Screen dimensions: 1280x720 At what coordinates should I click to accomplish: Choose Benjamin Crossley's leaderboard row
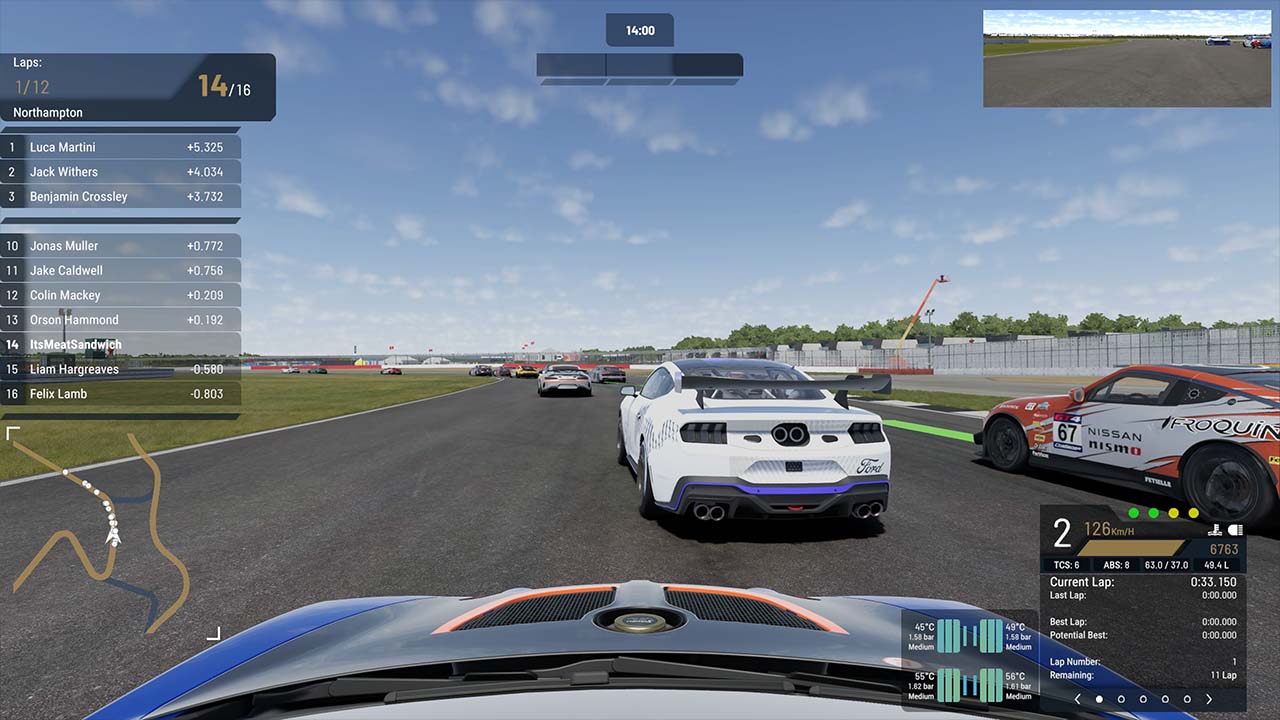(121, 197)
